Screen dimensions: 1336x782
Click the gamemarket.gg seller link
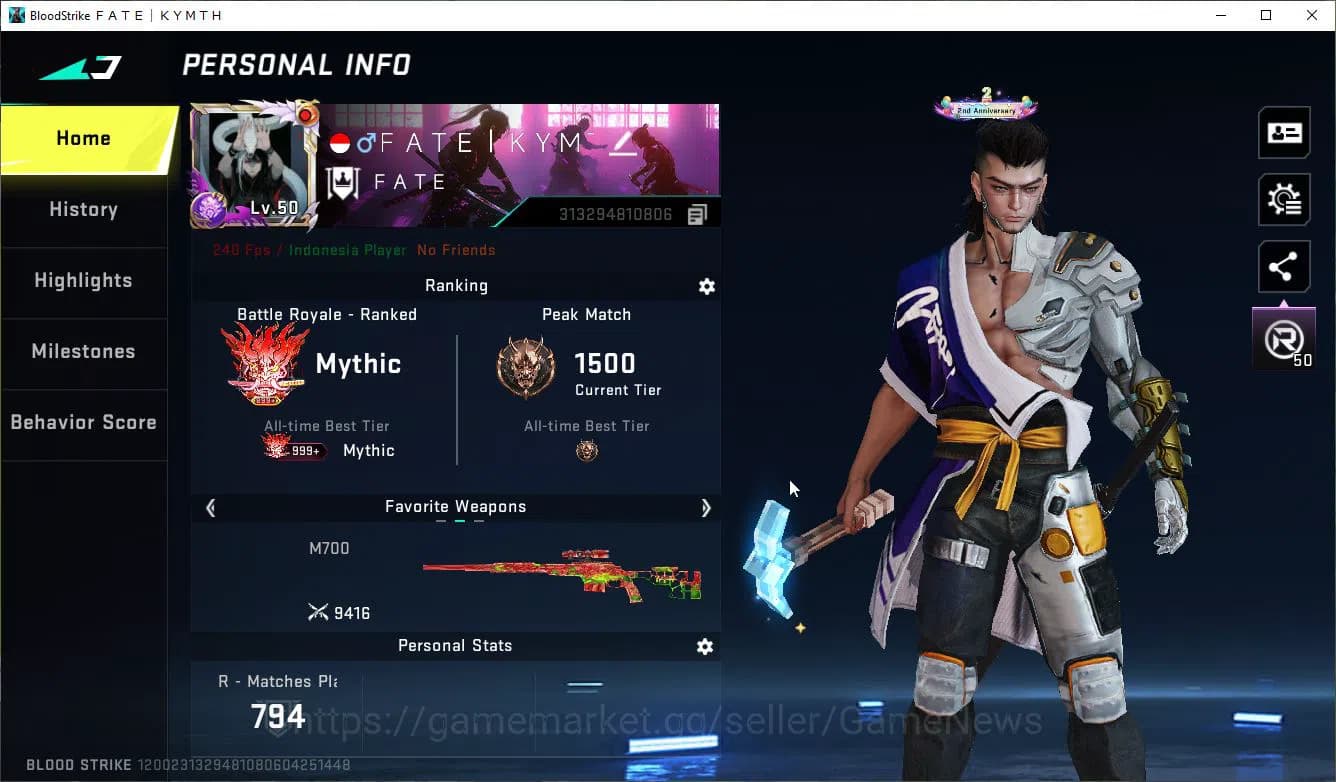(661, 719)
